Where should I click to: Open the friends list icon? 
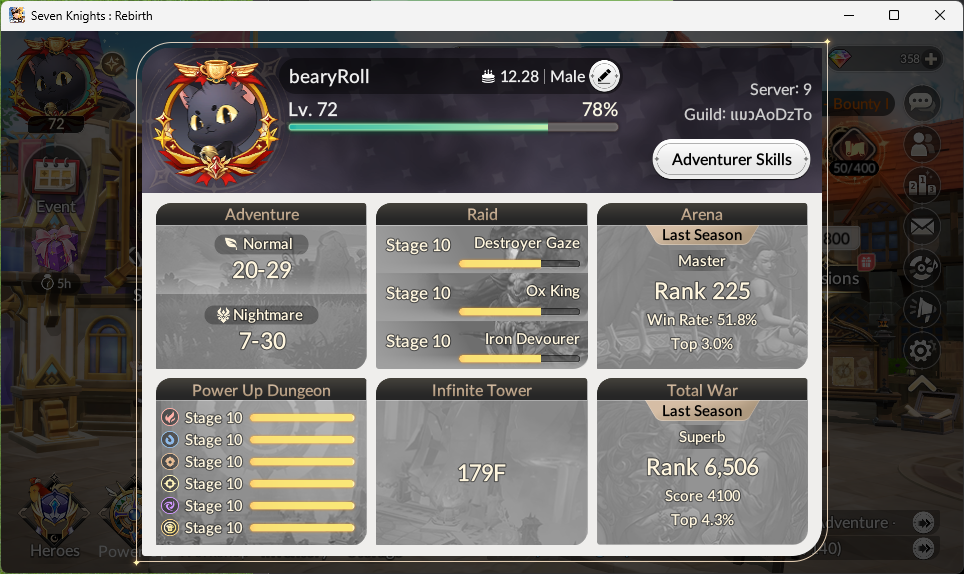(921, 144)
